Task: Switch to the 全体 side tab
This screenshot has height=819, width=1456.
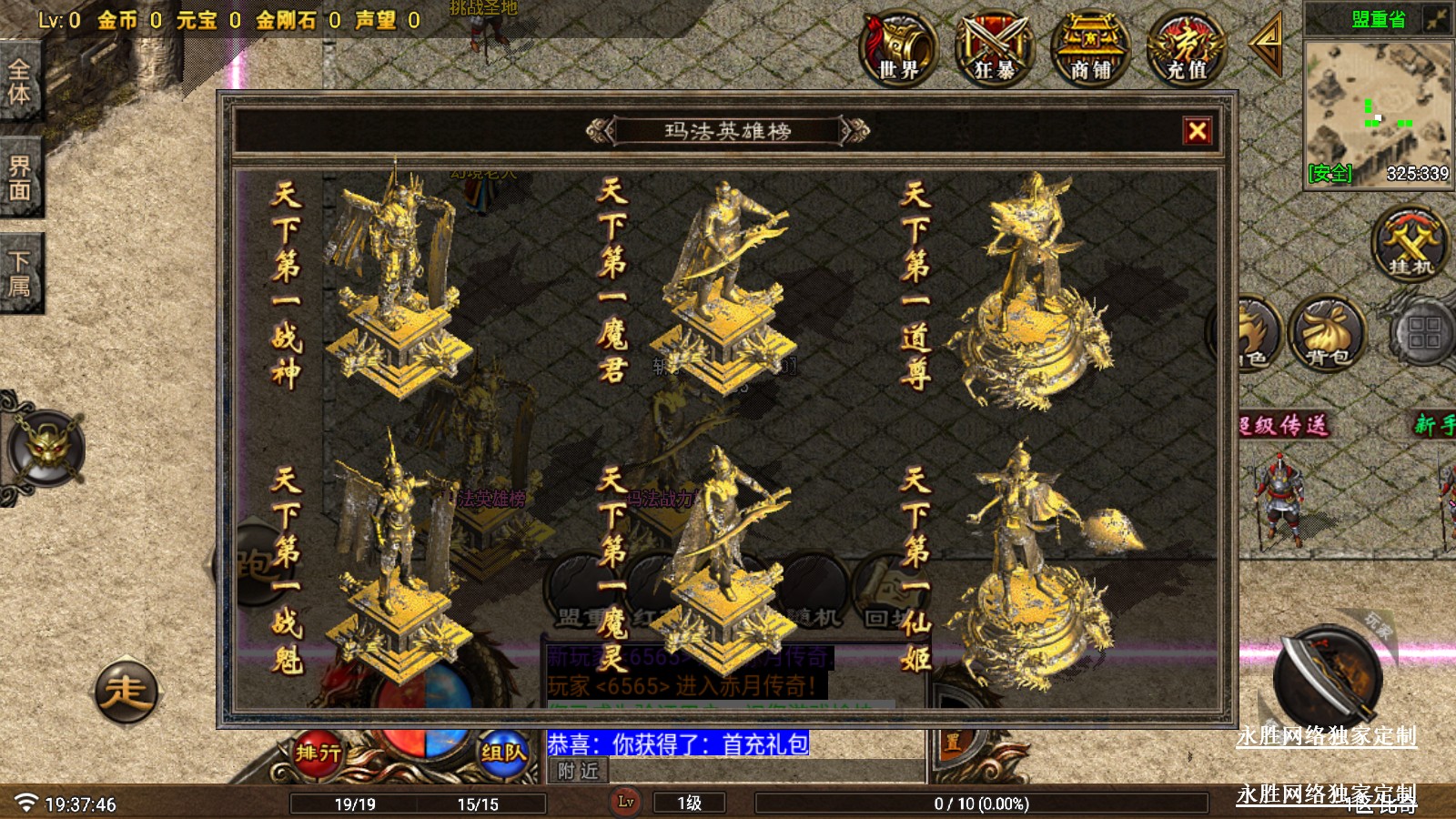Action: 20,82
